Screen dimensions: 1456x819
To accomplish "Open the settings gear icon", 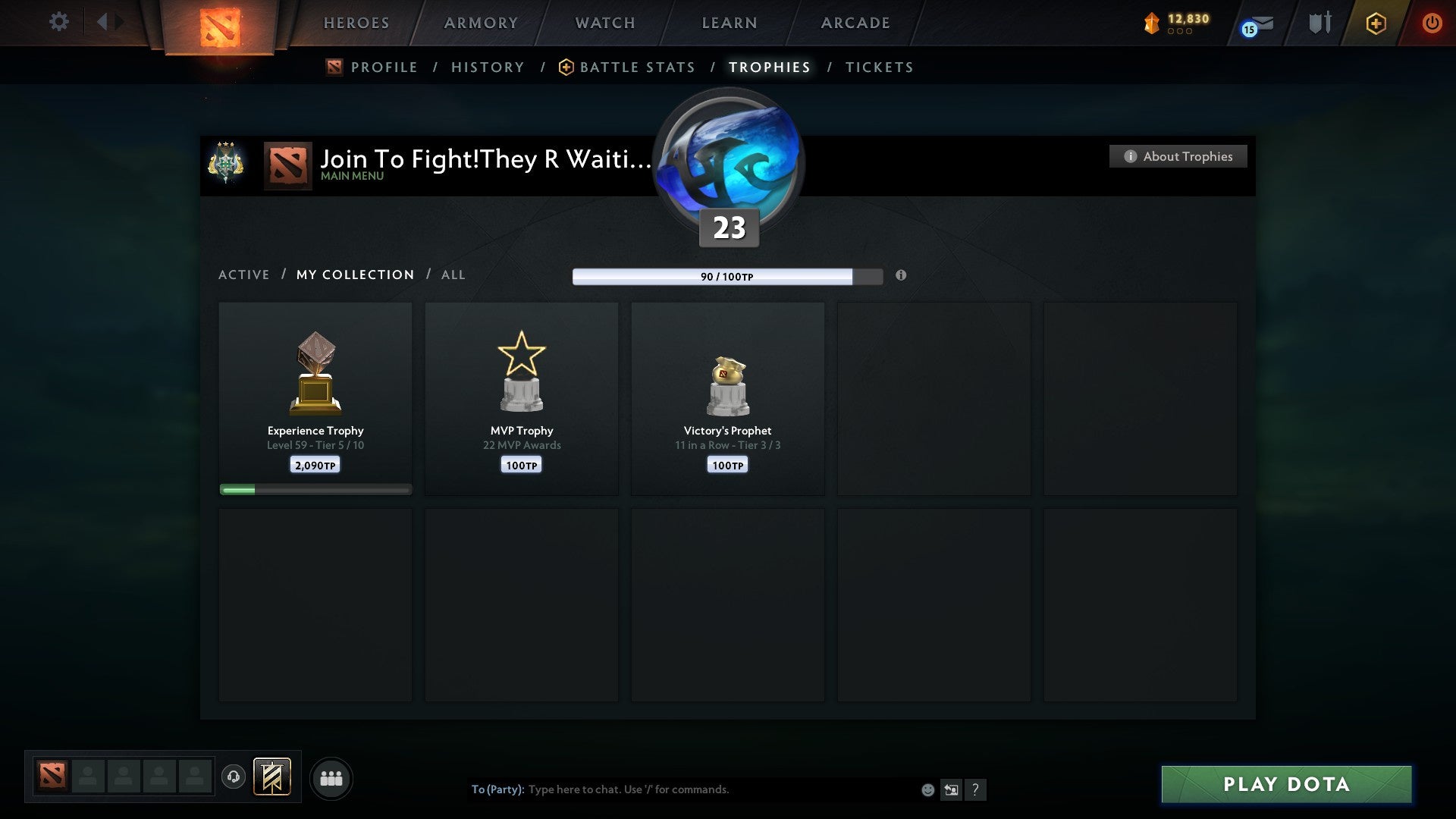I will (58, 22).
